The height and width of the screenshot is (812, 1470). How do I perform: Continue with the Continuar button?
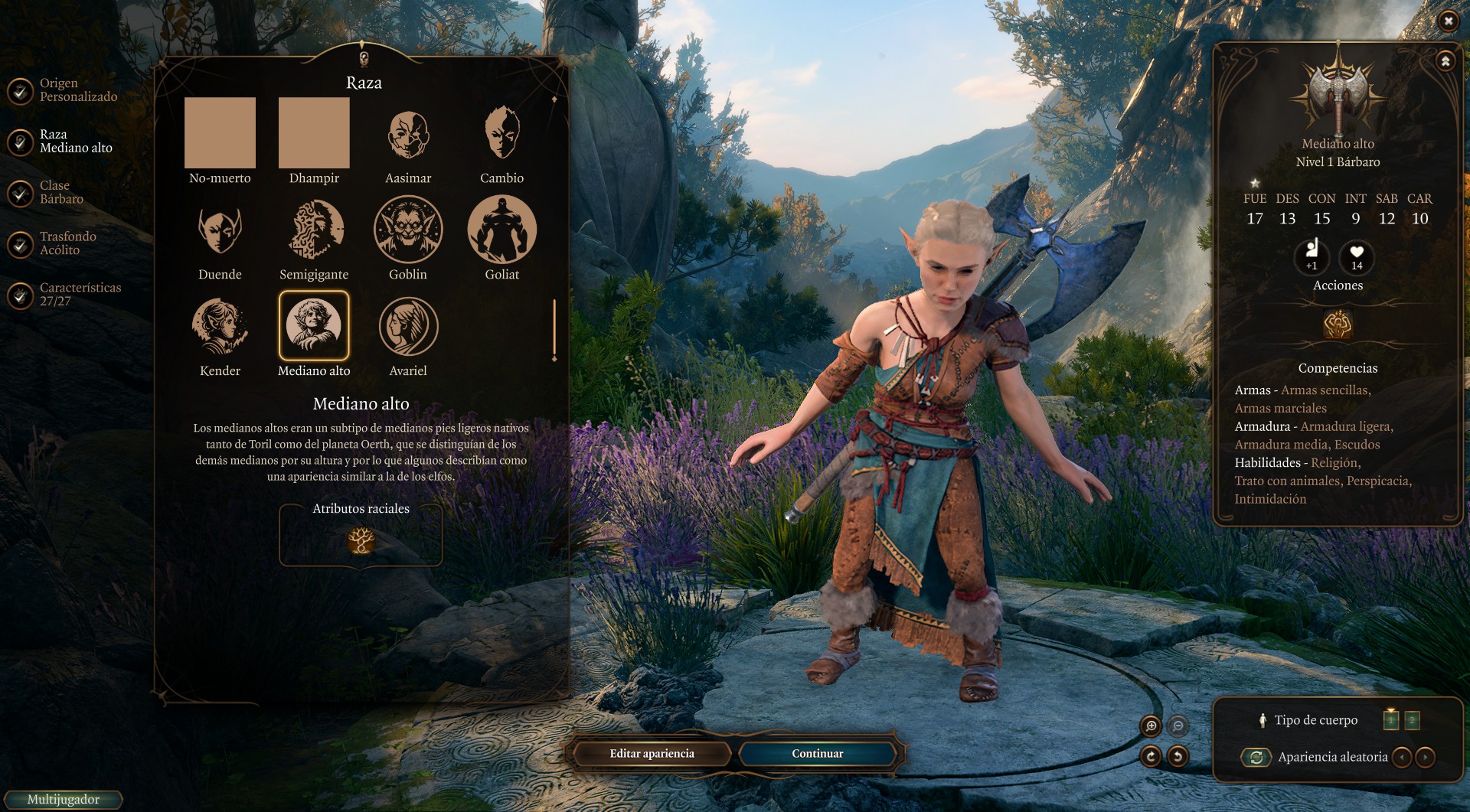point(817,754)
